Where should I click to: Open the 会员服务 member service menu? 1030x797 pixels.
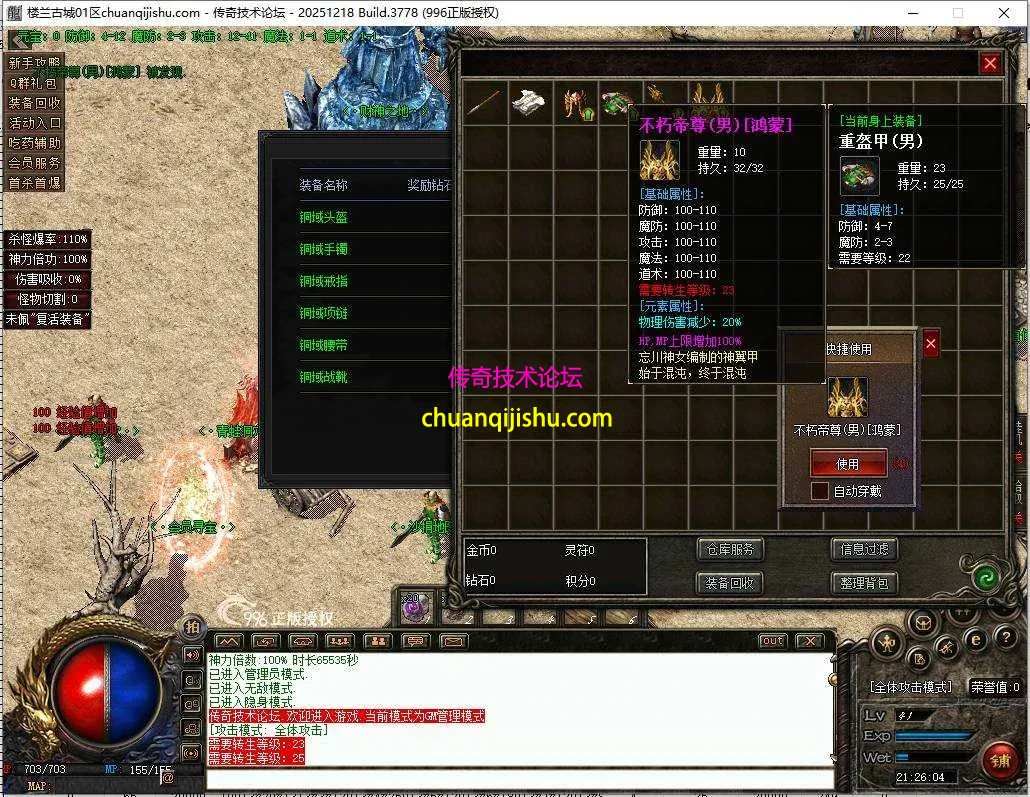click(35, 163)
